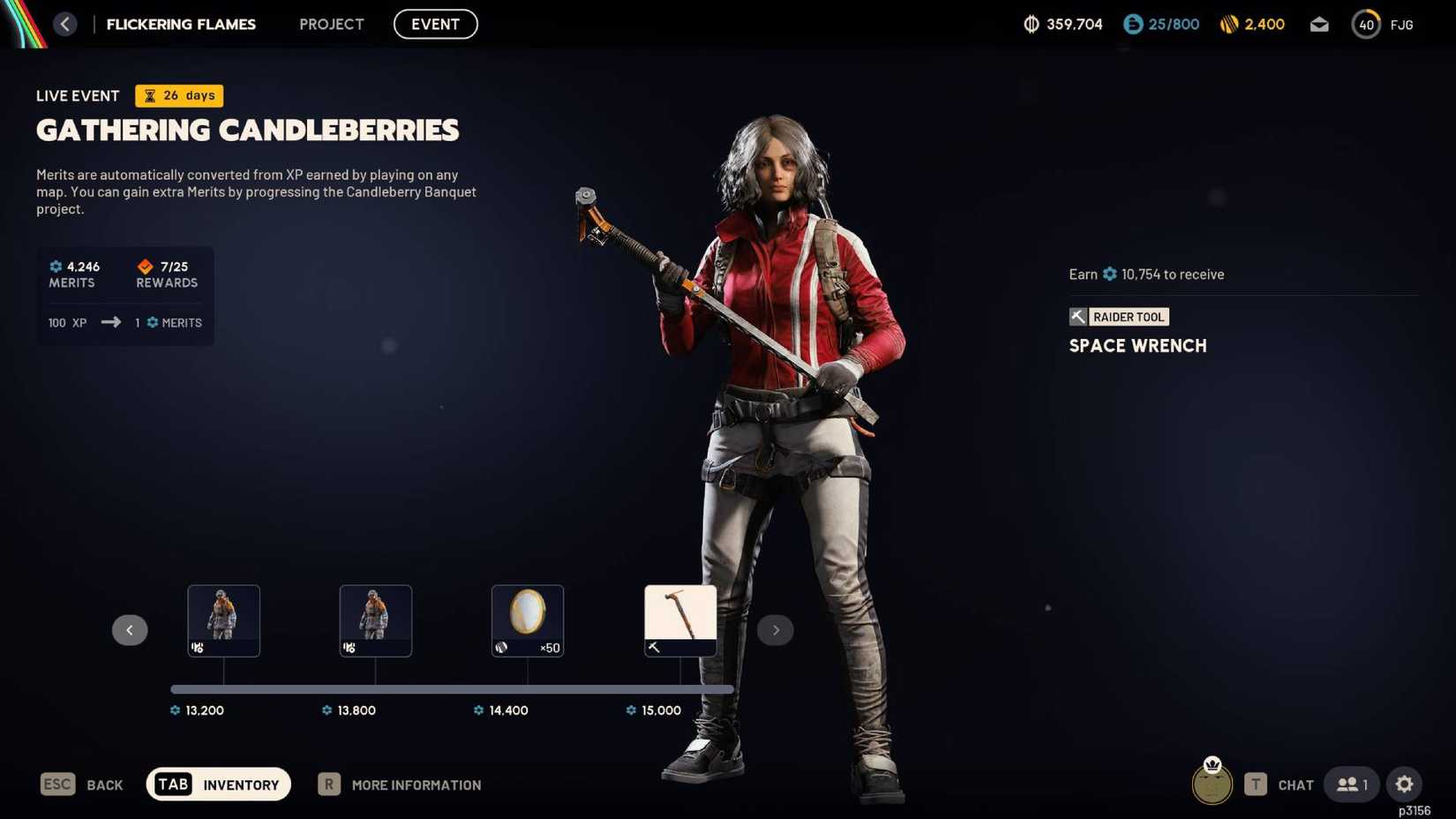The height and width of the screenshot is (819, 1456).
Task: Select the EVENT tab
Action: click(x=435, y=24)
